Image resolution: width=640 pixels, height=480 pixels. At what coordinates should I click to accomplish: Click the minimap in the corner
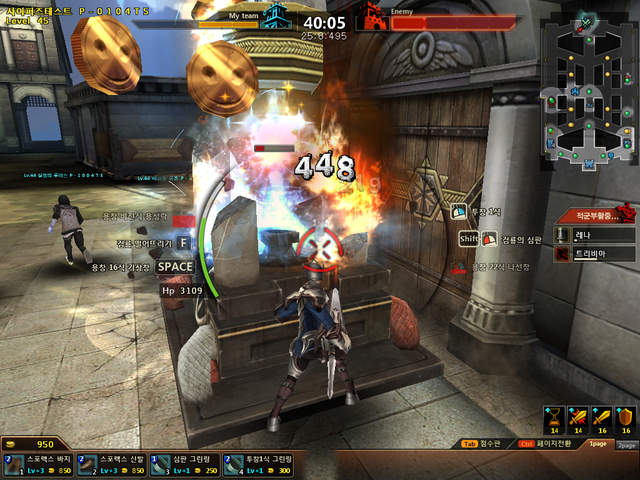point(588,92)
